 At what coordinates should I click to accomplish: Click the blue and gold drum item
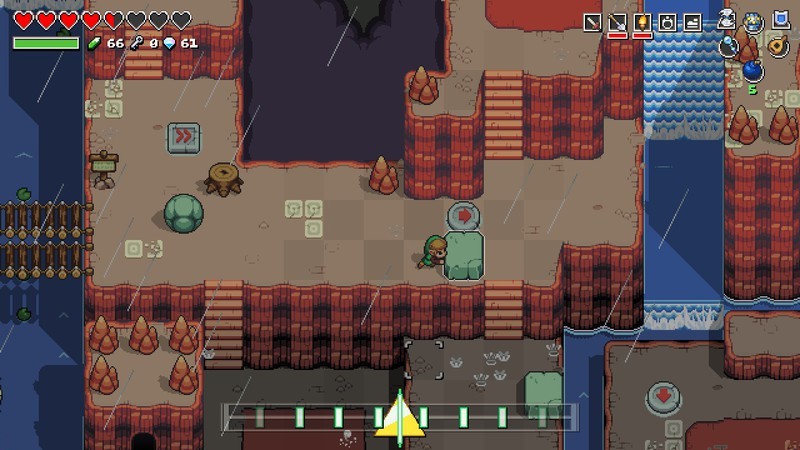pyautogui.click(x=753, y=20)
